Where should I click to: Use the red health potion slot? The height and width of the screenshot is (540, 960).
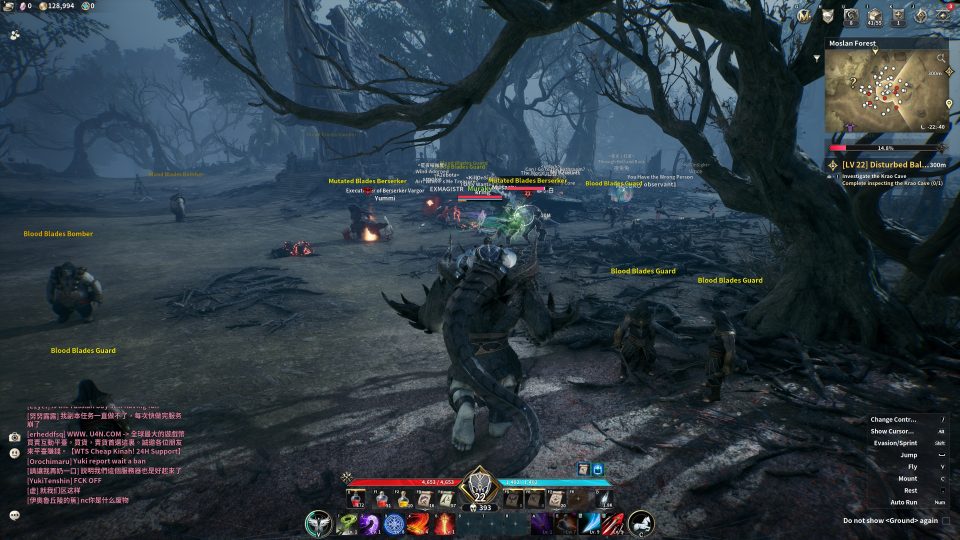(354, 498)
